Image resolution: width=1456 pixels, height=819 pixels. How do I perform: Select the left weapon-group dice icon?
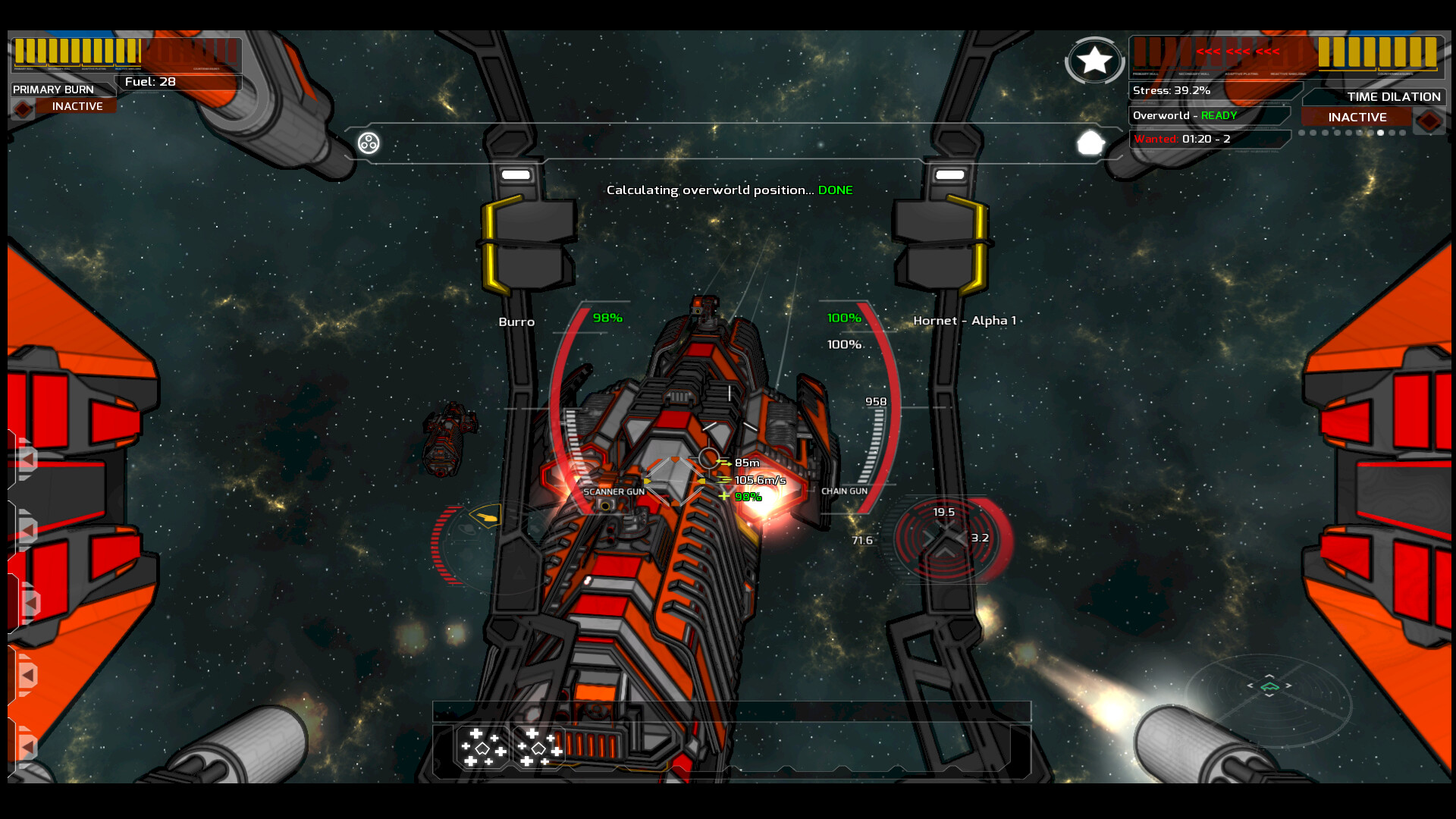(x=483, y=748)
